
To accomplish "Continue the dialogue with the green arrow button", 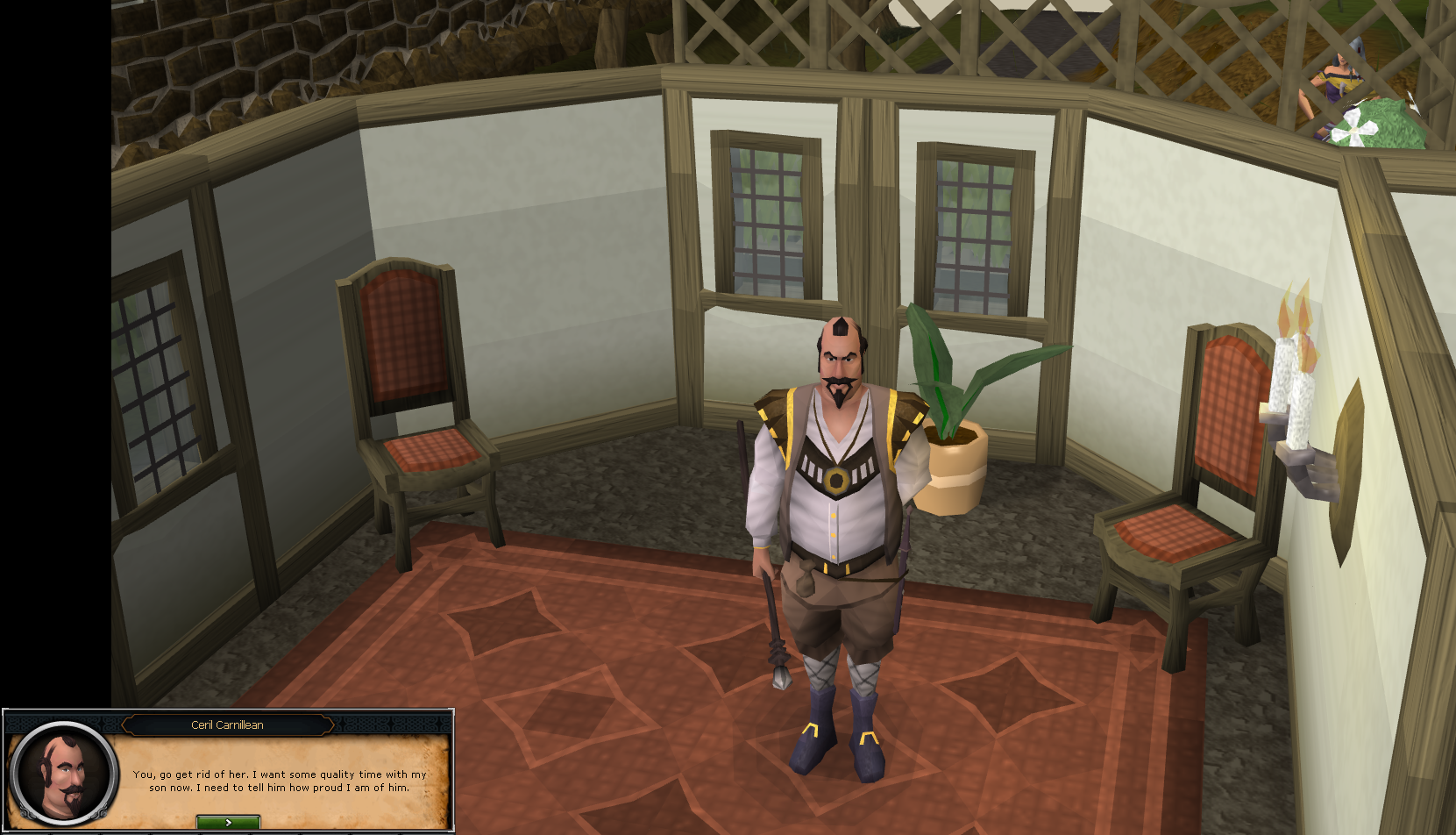I will pyautogui.click(x=228, y=822).
